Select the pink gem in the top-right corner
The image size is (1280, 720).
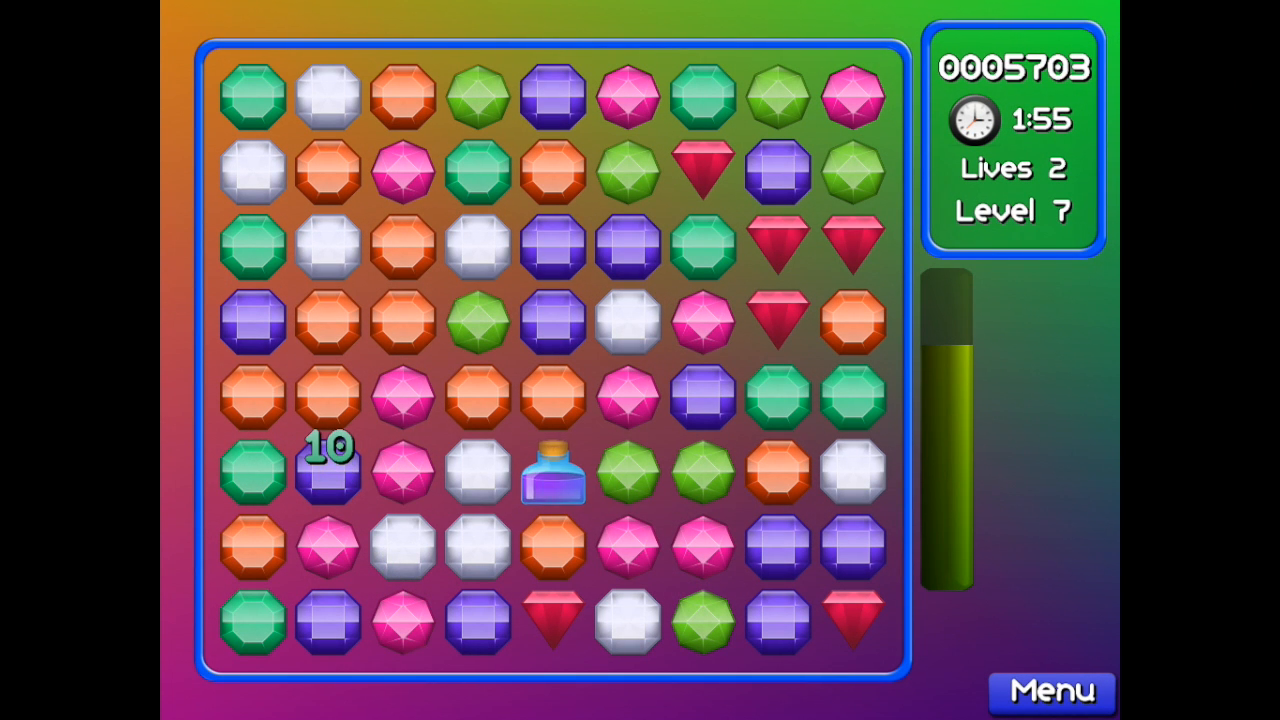coord(853,96)
